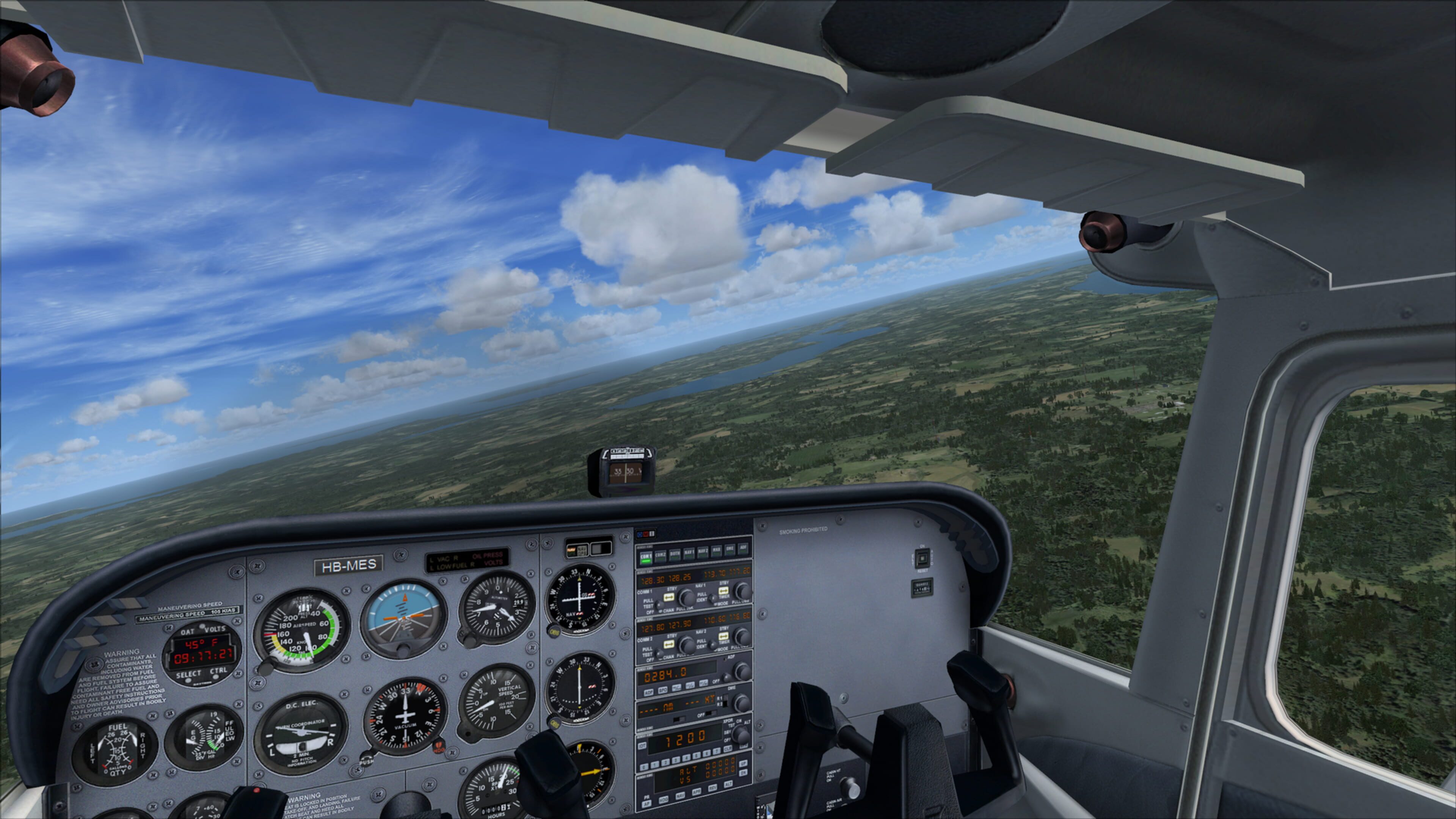Click the heading indicator's red HDG bug knob
This screenshot has width=1456, height=819.
[439, 748]
